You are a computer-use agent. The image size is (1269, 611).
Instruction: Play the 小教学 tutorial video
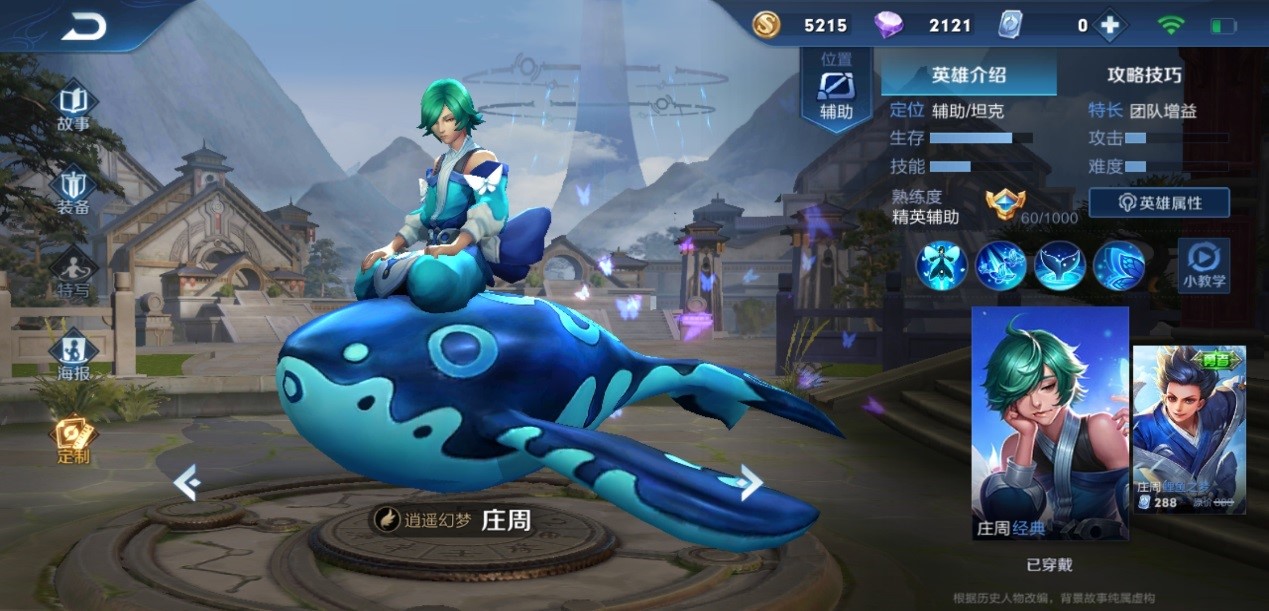[1203, 265]
